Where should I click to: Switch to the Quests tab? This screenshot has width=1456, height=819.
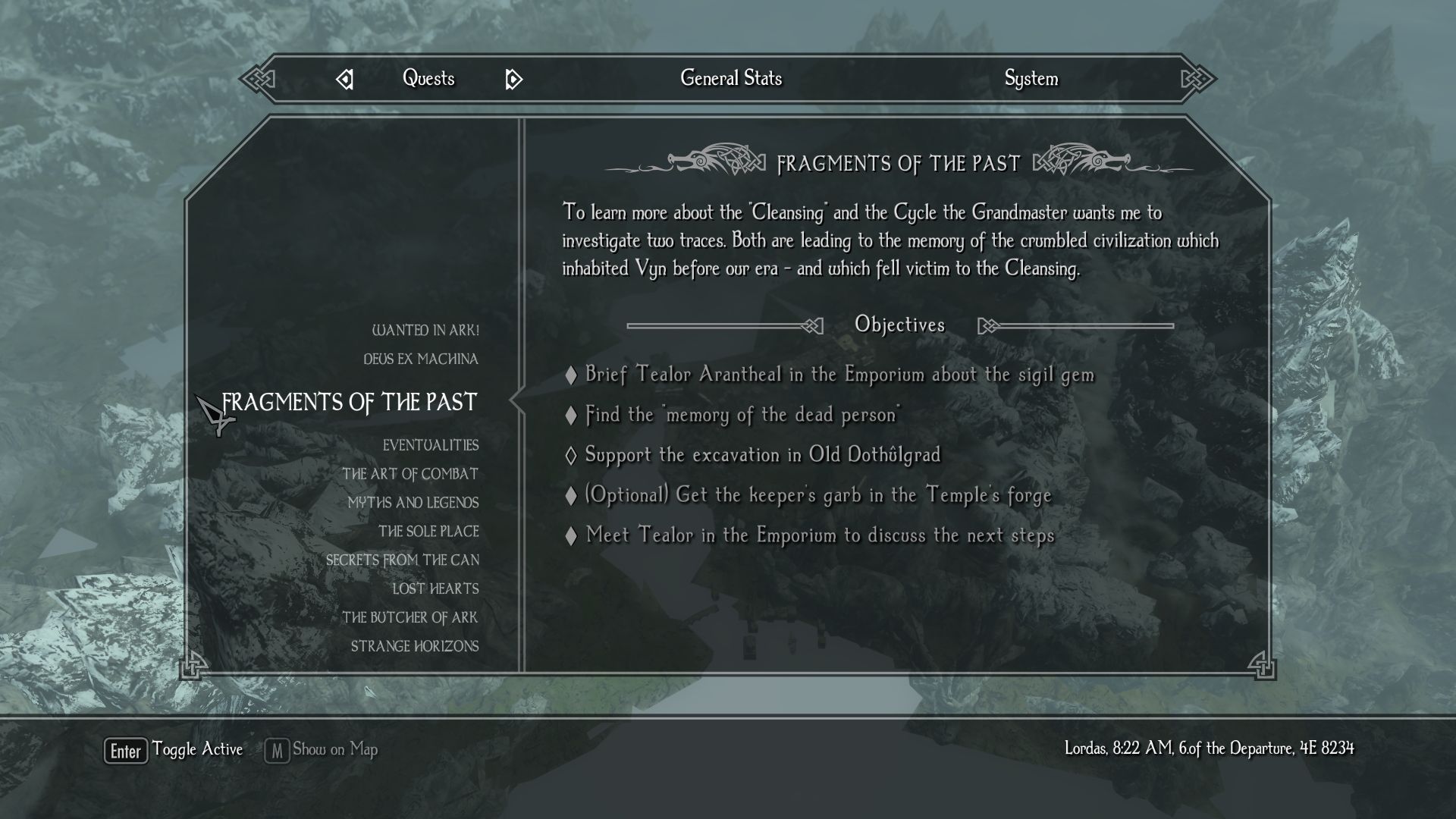428,79
